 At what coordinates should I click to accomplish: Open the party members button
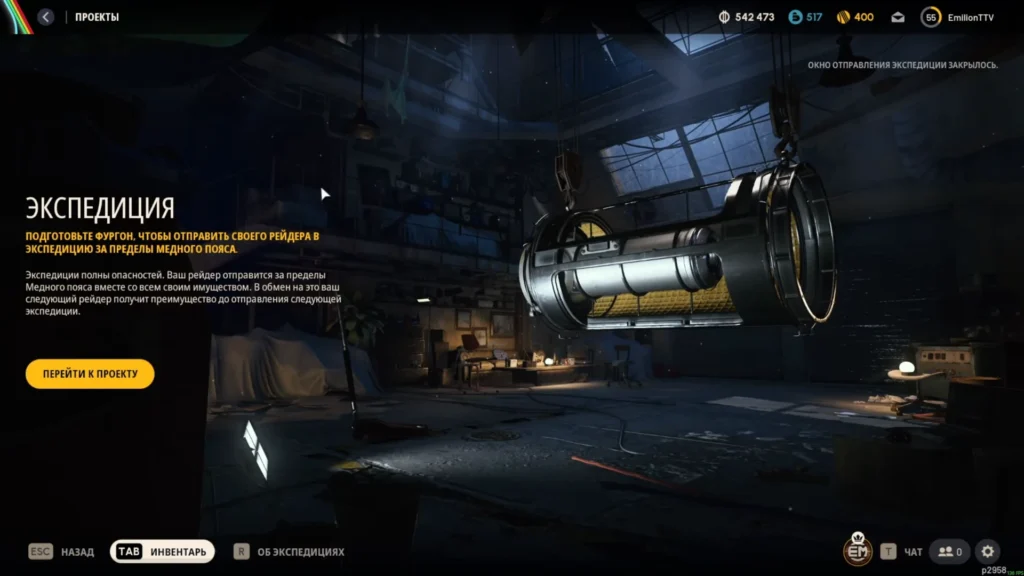point(949,551)
